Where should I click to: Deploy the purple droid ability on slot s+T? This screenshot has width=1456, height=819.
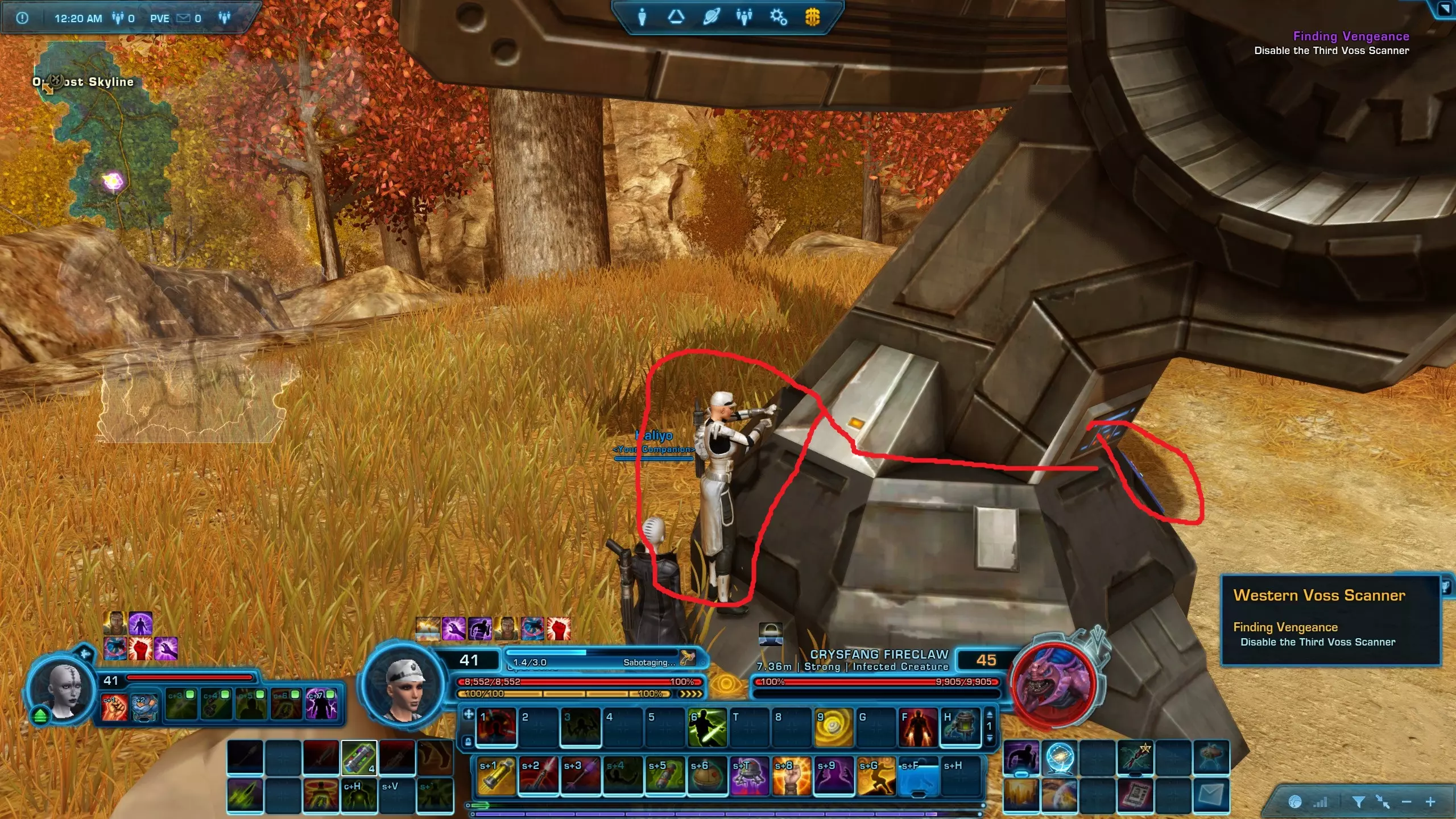coord(749,775)
